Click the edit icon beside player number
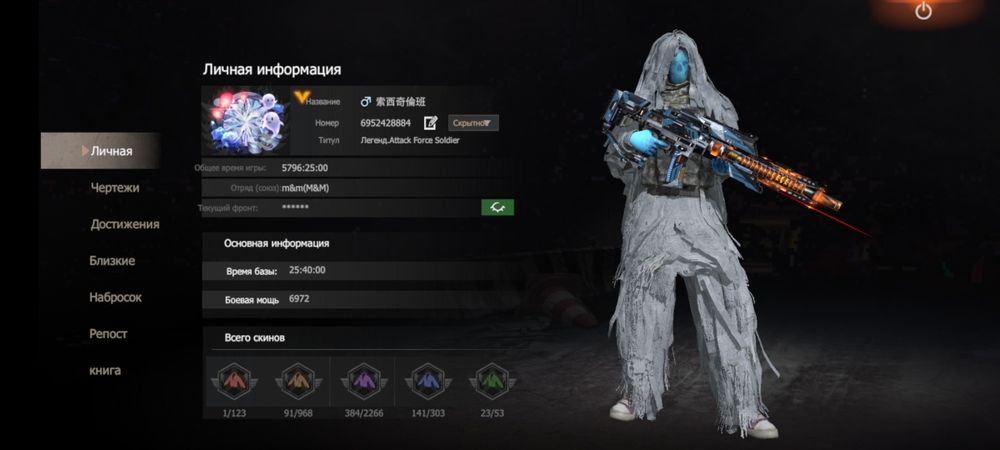Viewport: 1000px width, 450px height. tap(431, 123)
